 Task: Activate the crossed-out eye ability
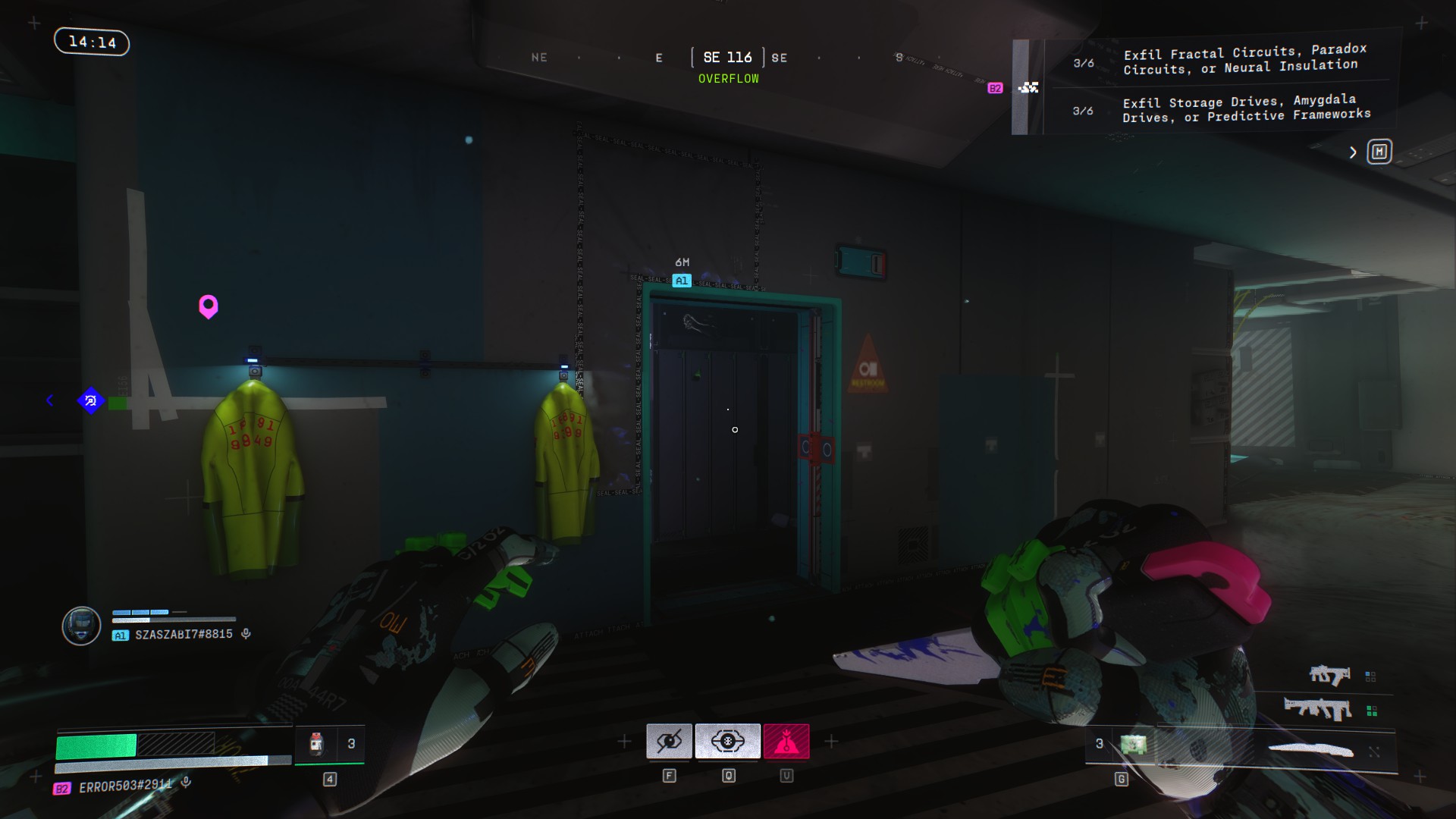(x=669, y=741)
